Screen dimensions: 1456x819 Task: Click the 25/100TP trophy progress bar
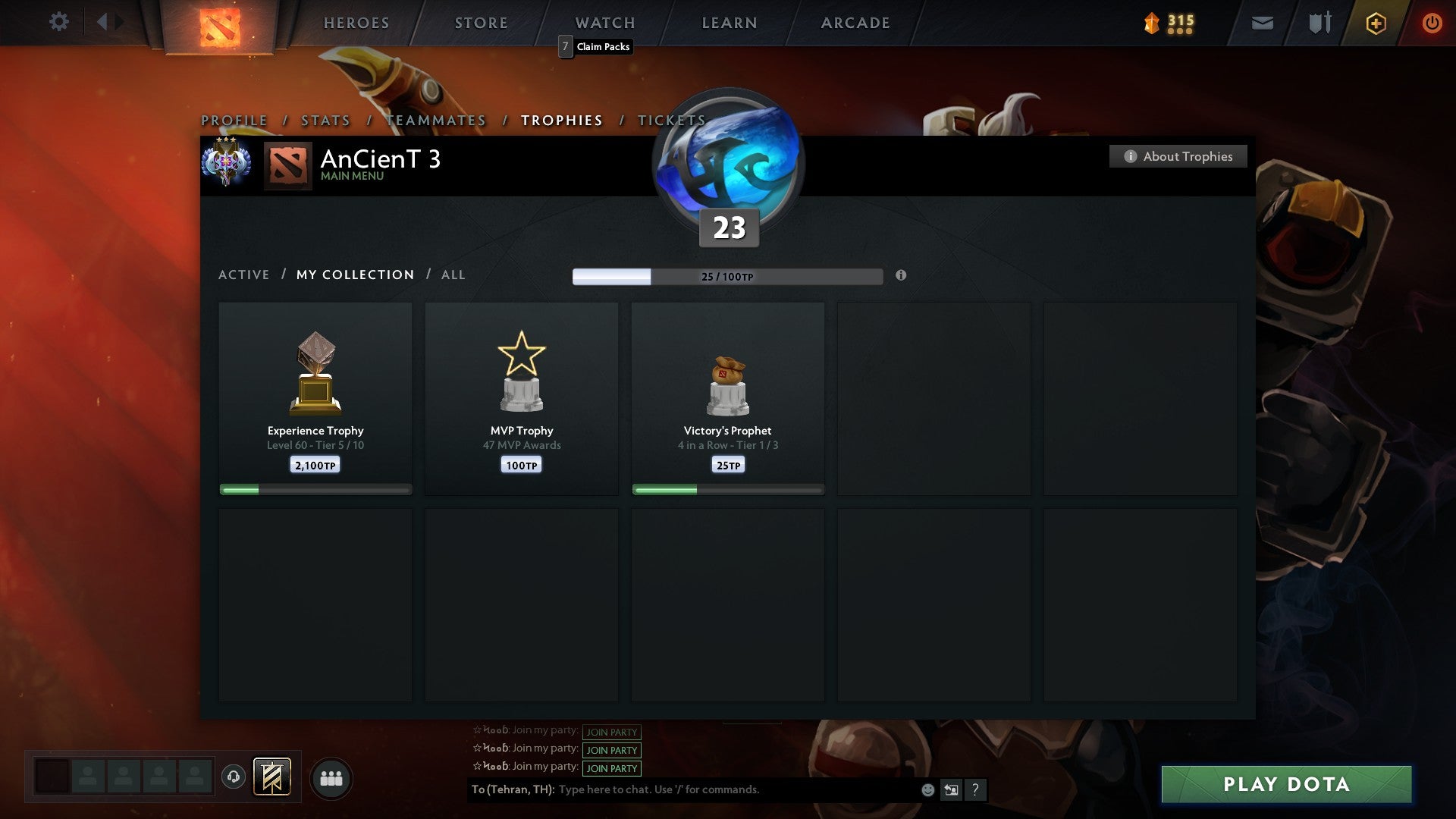[728, 277]
